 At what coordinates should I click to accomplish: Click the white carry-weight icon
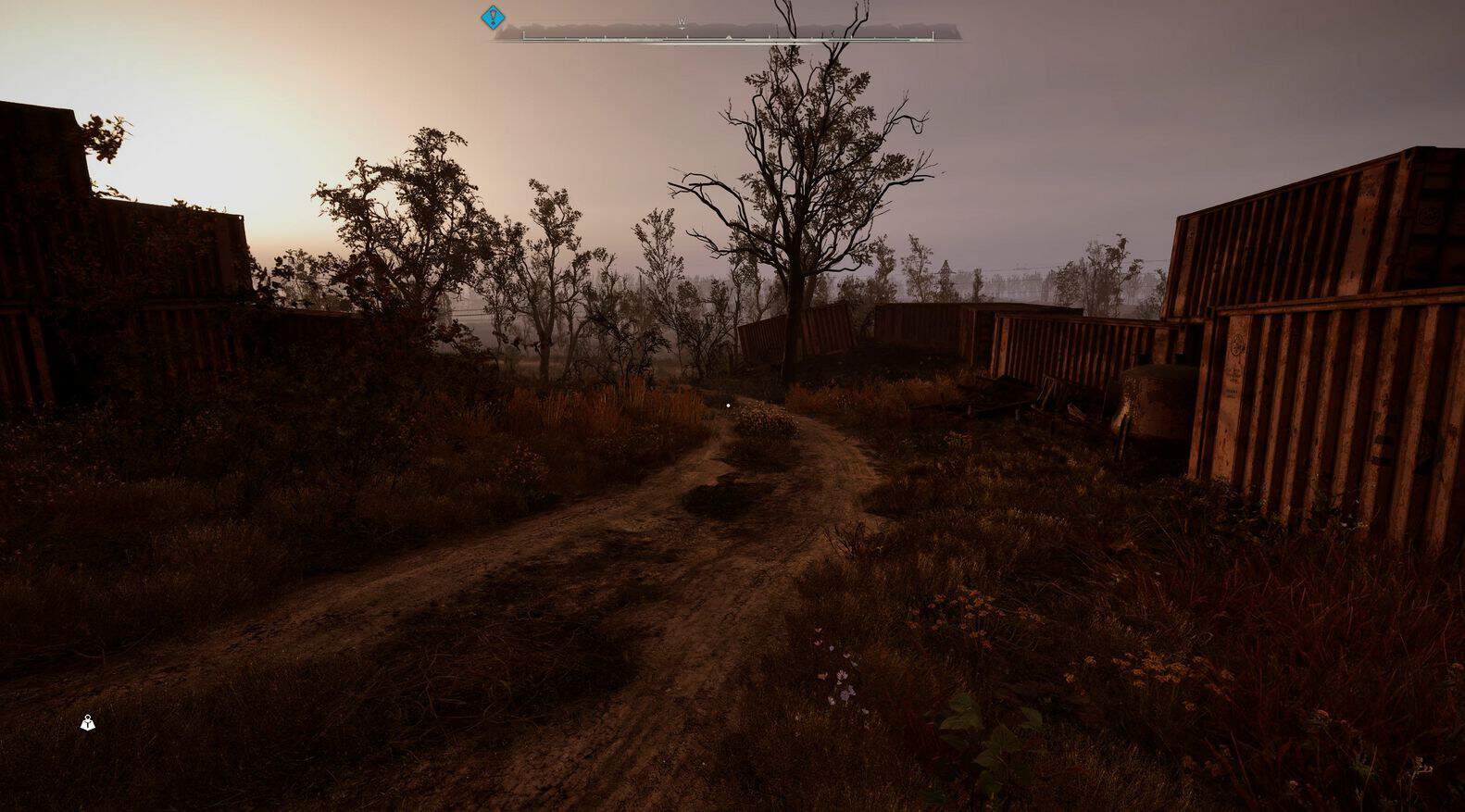click(x=88, y=723)
